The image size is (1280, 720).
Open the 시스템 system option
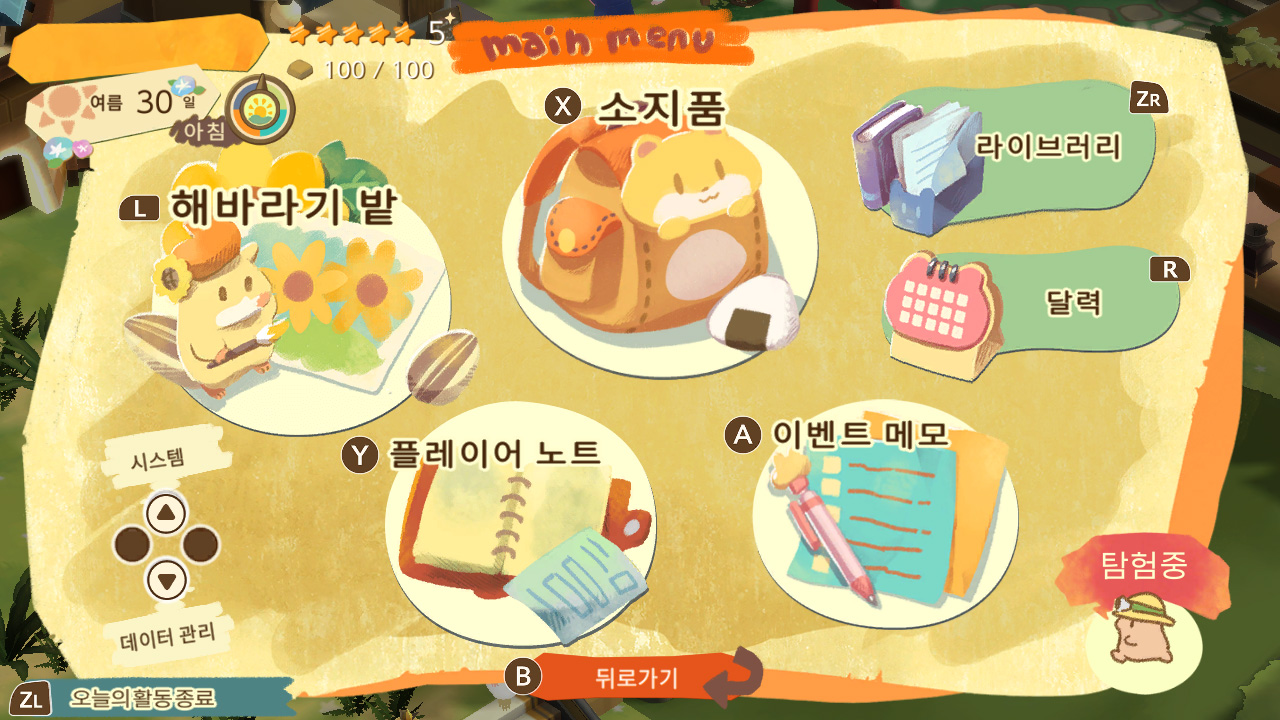(x=166, y=513)
